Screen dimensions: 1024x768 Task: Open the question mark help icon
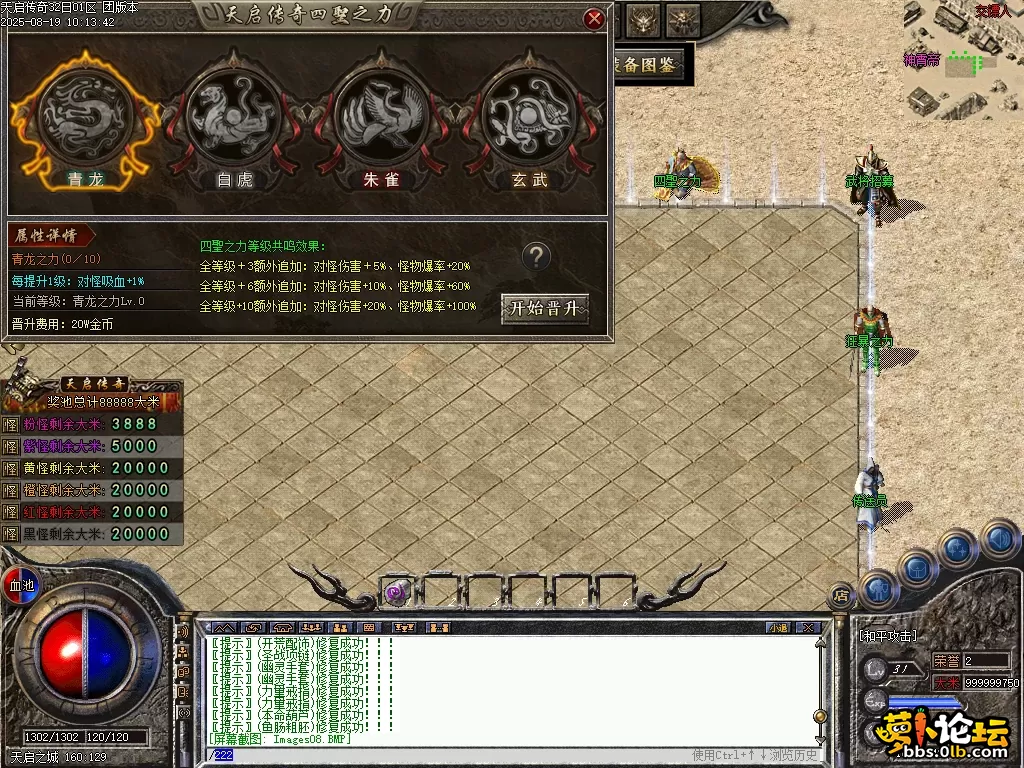[x=537, y=257]
